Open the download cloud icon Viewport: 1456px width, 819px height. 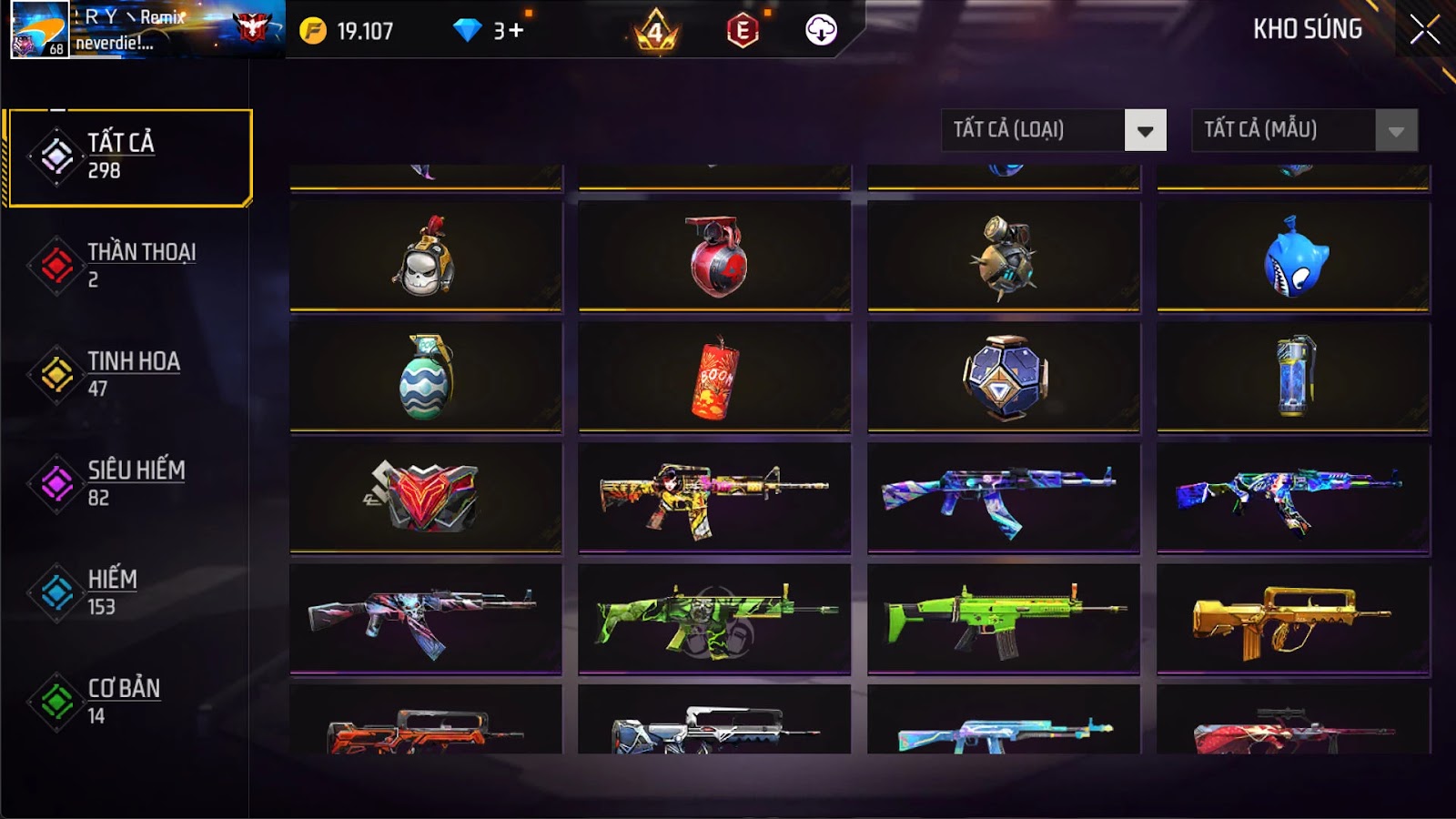pyautogui.click(x=821, y=31)
